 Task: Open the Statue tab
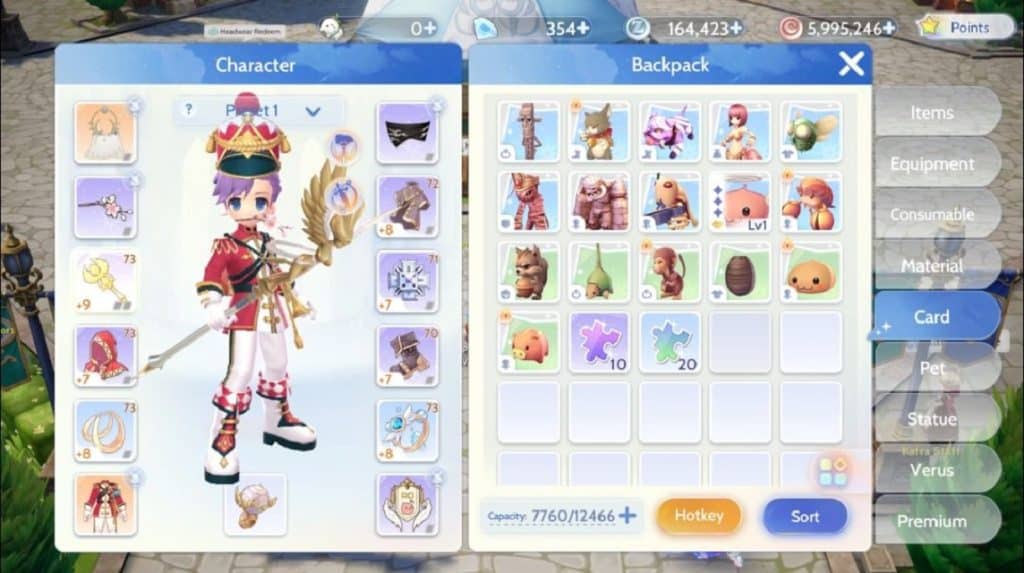tap(931, 419)
